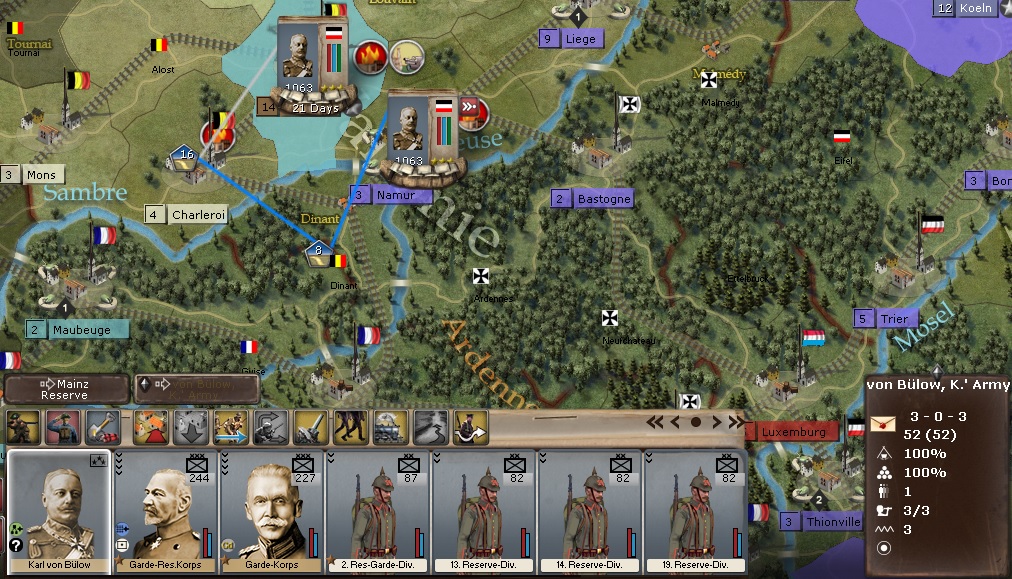Activate the shovel and dynamite order
Viewport: 1012px width, 579px height.
pos(102,427)
